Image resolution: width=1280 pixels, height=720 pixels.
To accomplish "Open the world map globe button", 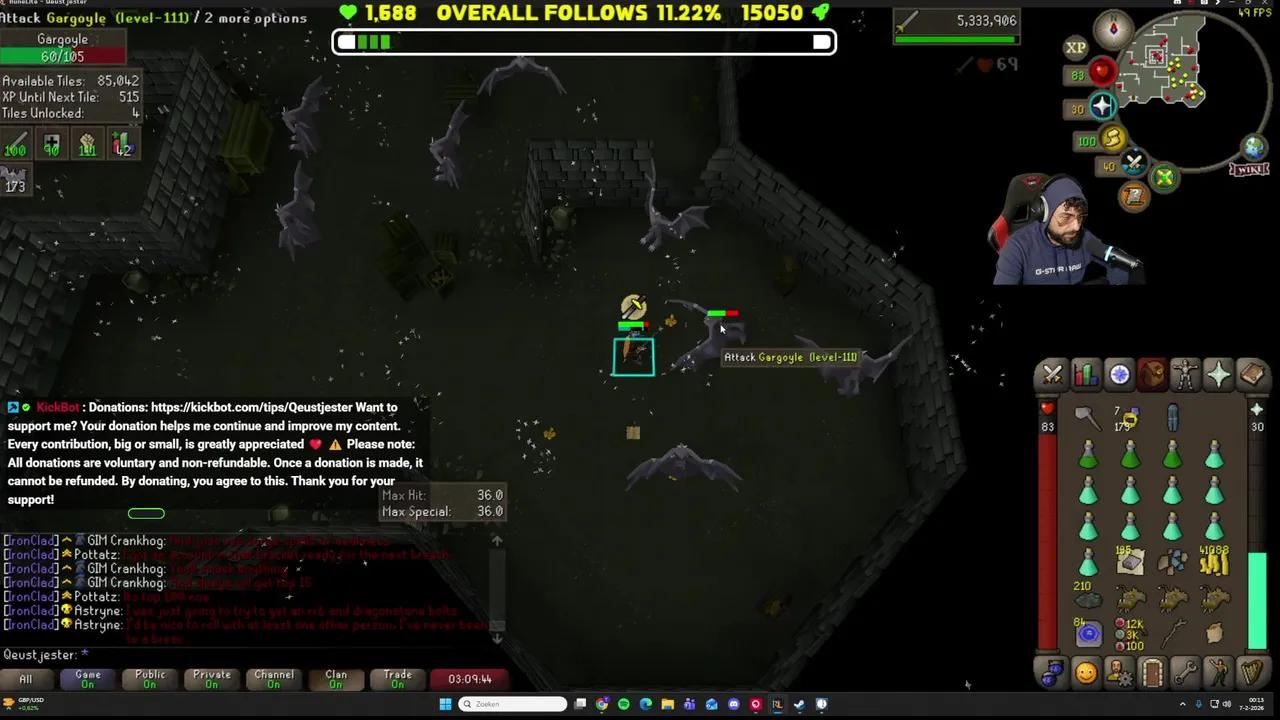I will [1254, 146].
